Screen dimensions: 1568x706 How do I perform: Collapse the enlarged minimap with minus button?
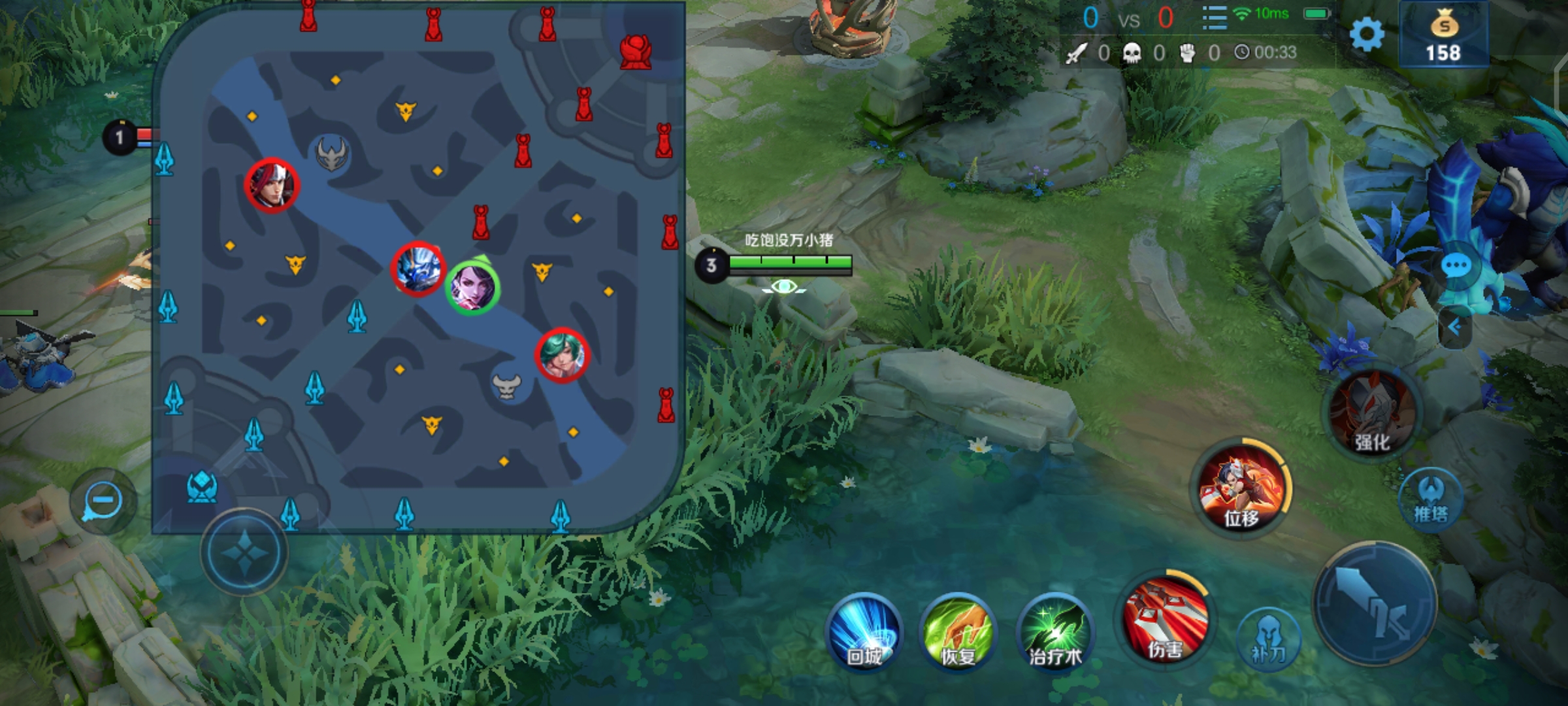(x=103, y=501)
